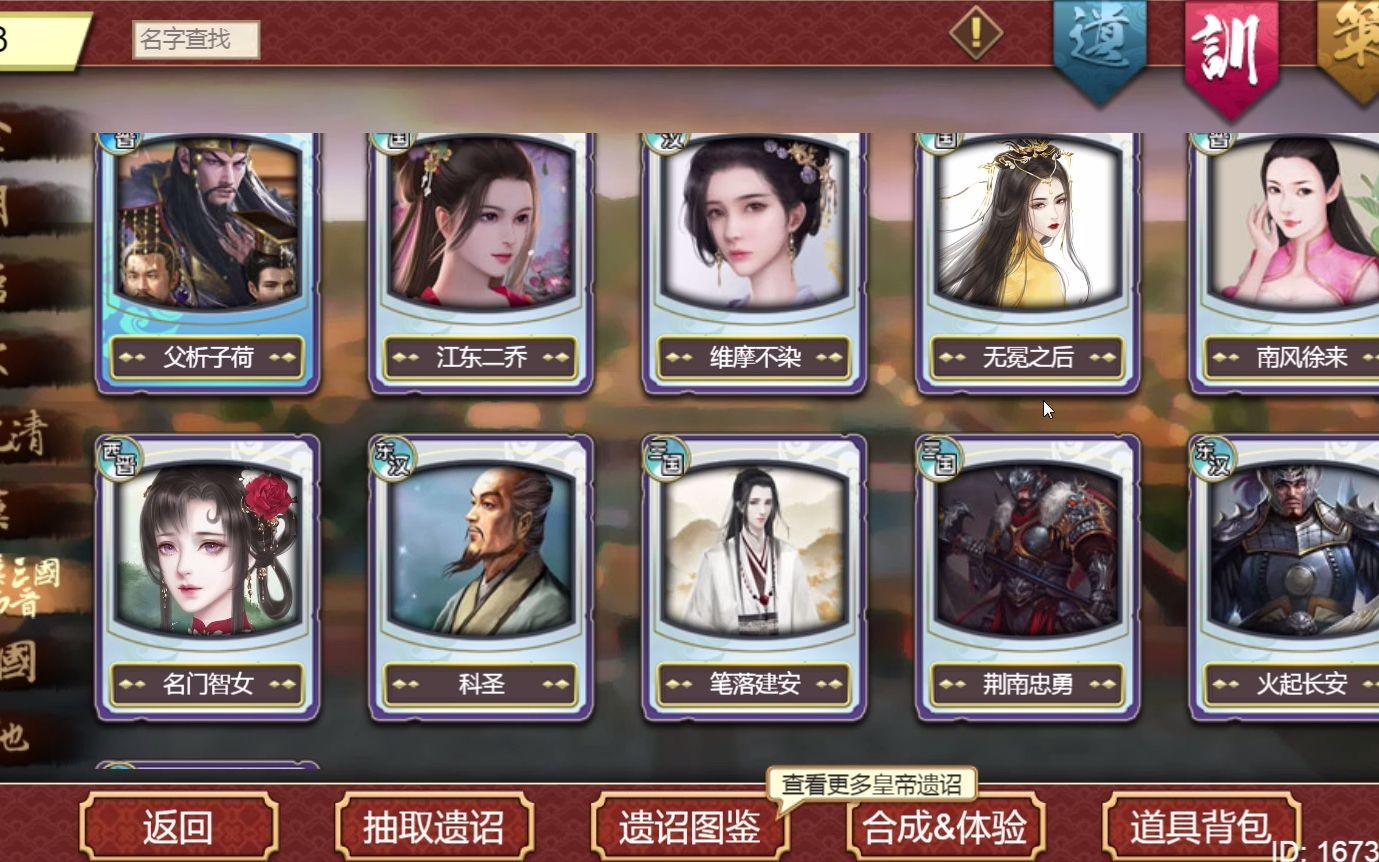Click the 抽取遗诏 button
Viewport: 1379px width, 862px height.
(x=434, y=828)
